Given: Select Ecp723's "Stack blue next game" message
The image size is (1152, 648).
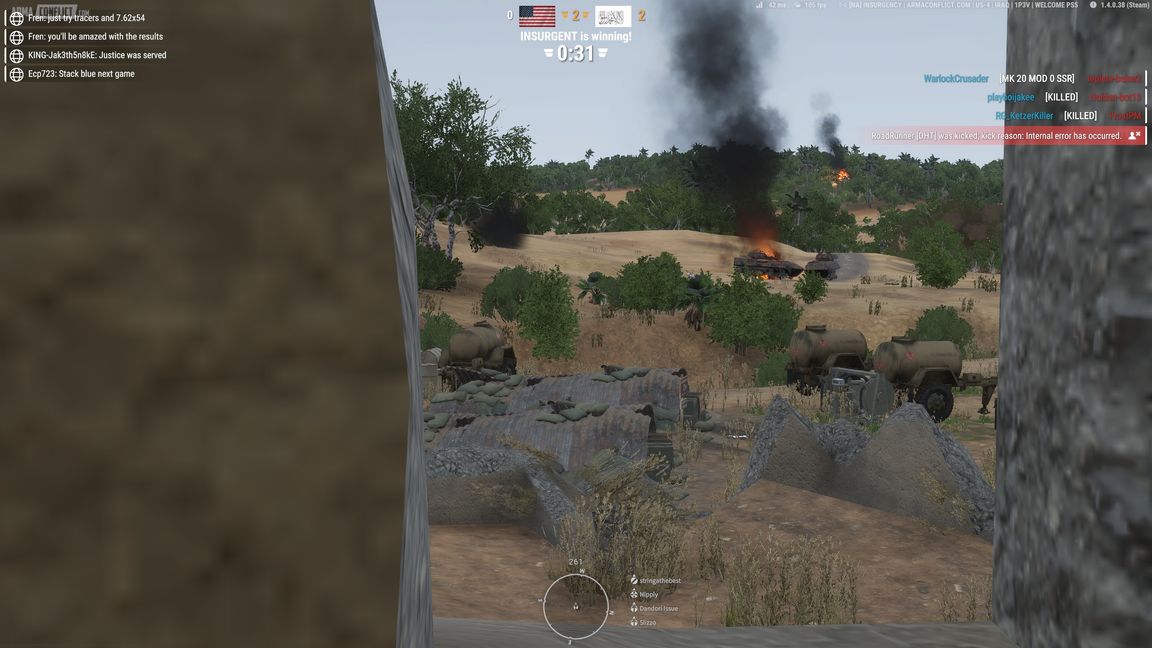Looking at the screenshot, I should click(x=81, y=74).
